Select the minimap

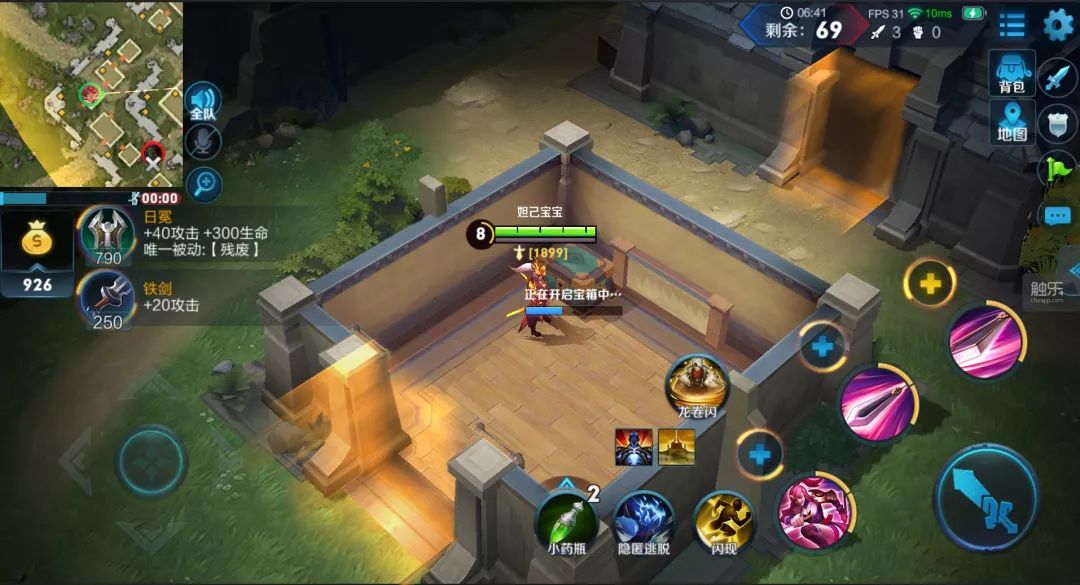pos(90,93)
